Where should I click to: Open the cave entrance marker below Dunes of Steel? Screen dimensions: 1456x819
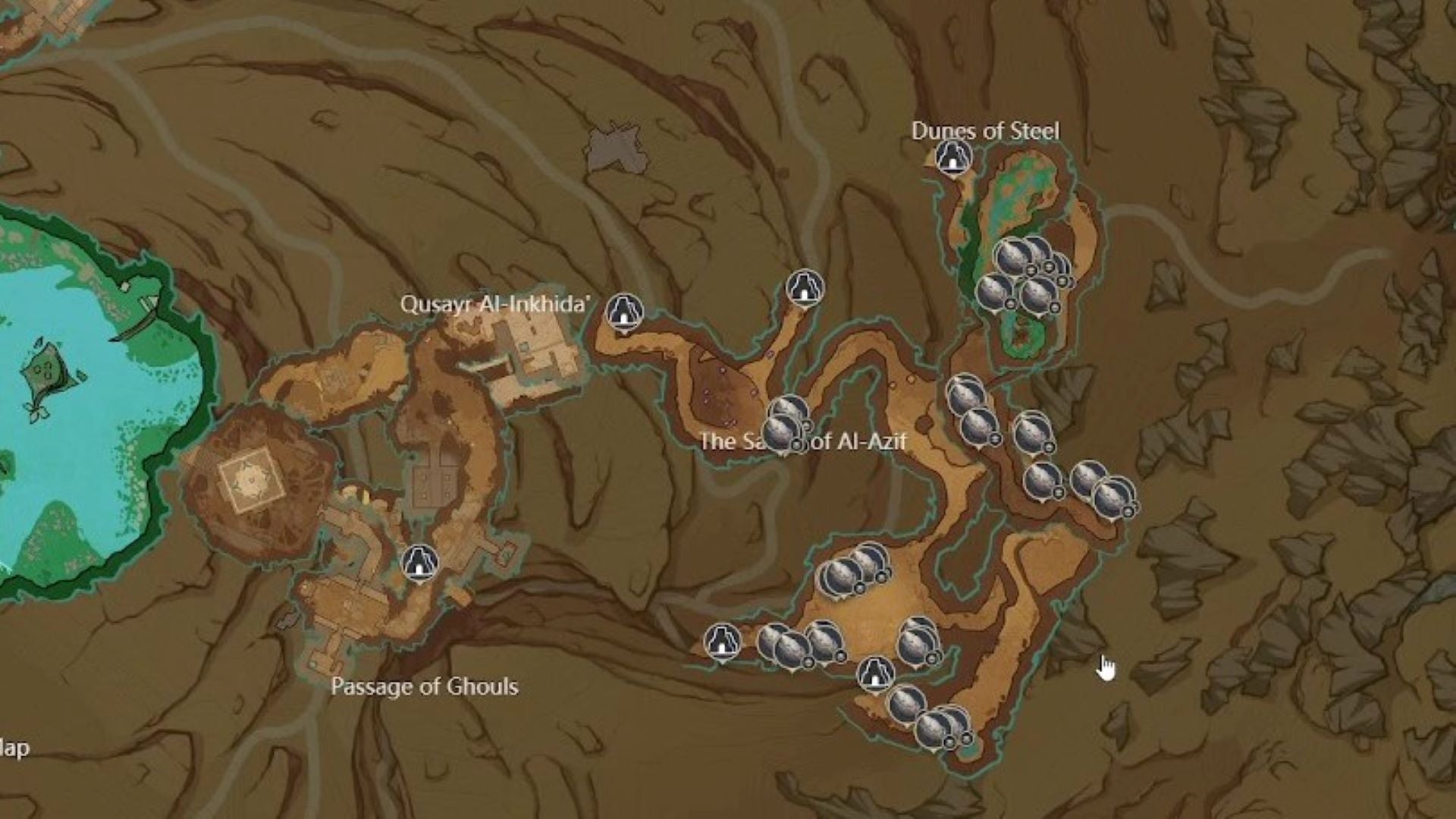952,156
